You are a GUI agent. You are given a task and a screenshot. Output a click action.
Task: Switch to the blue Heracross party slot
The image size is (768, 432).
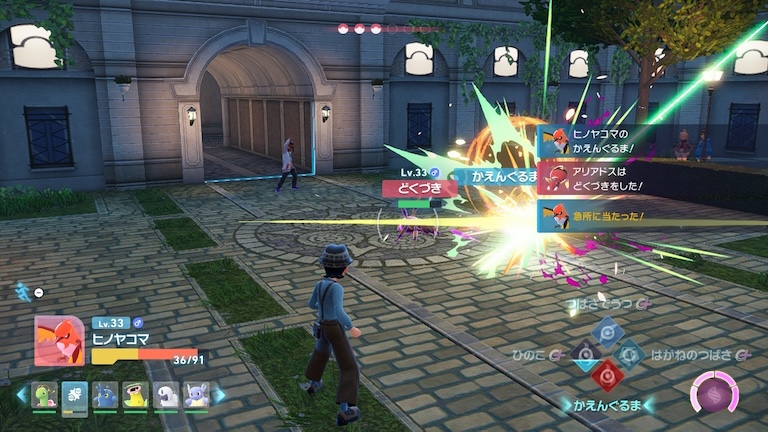coord(106,394)
